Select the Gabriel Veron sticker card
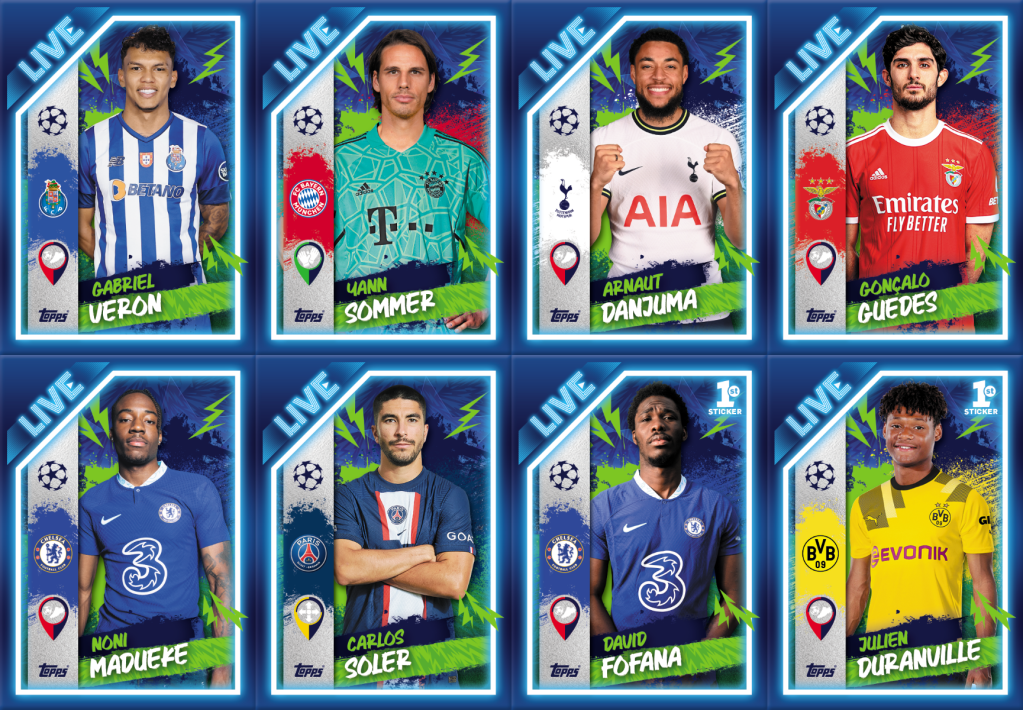 pyautogui.click(x=128, y=176)
